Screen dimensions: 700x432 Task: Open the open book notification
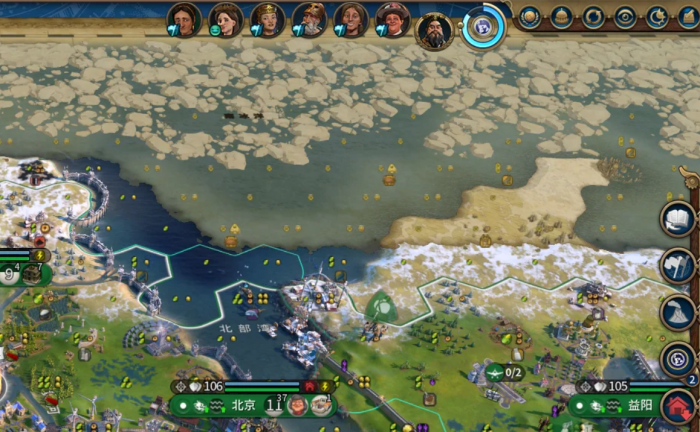point(679,218)
